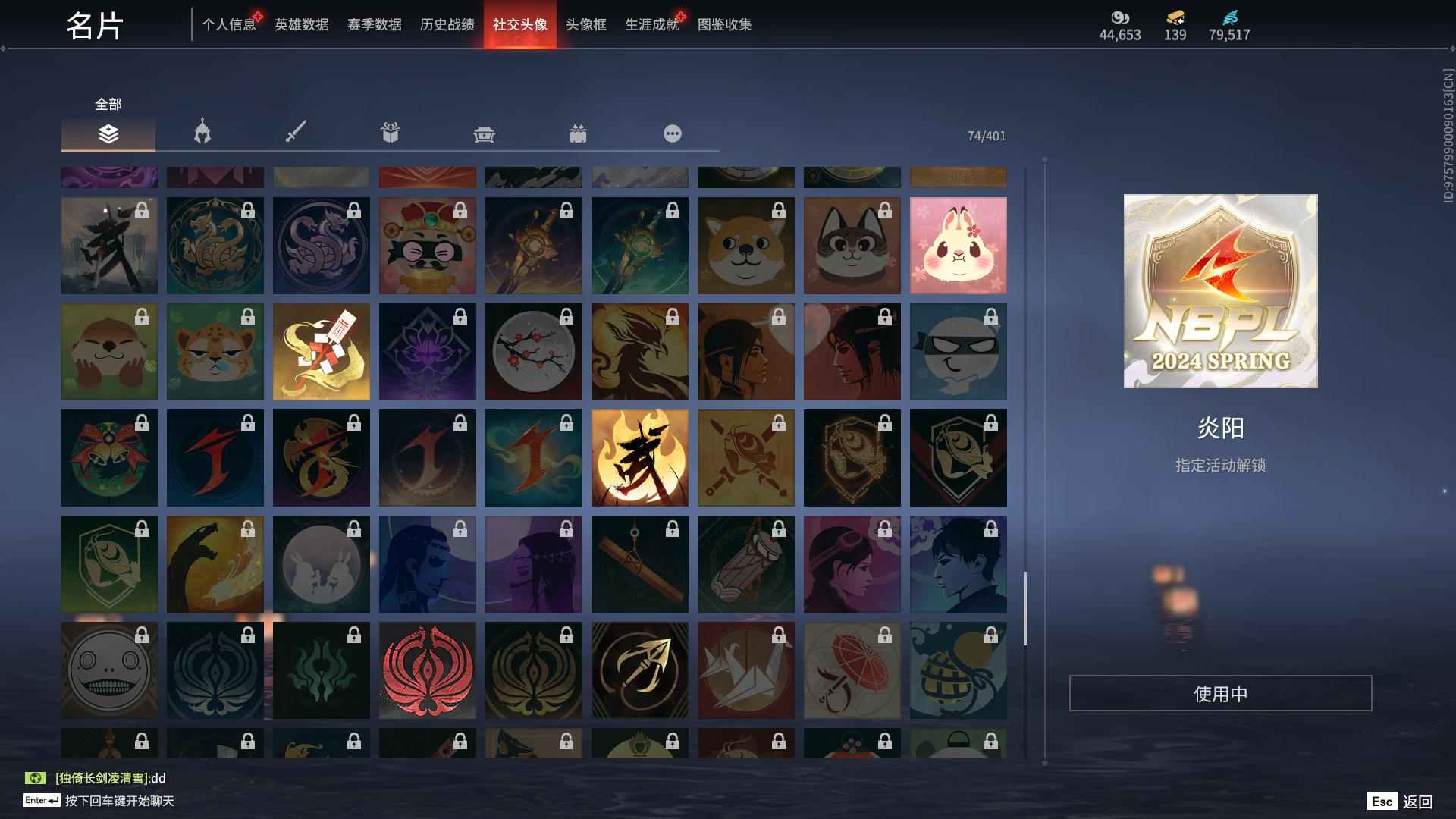Select the layered stack all-items filter
The image size is (1456, 819).
click(x=108, y=133)
